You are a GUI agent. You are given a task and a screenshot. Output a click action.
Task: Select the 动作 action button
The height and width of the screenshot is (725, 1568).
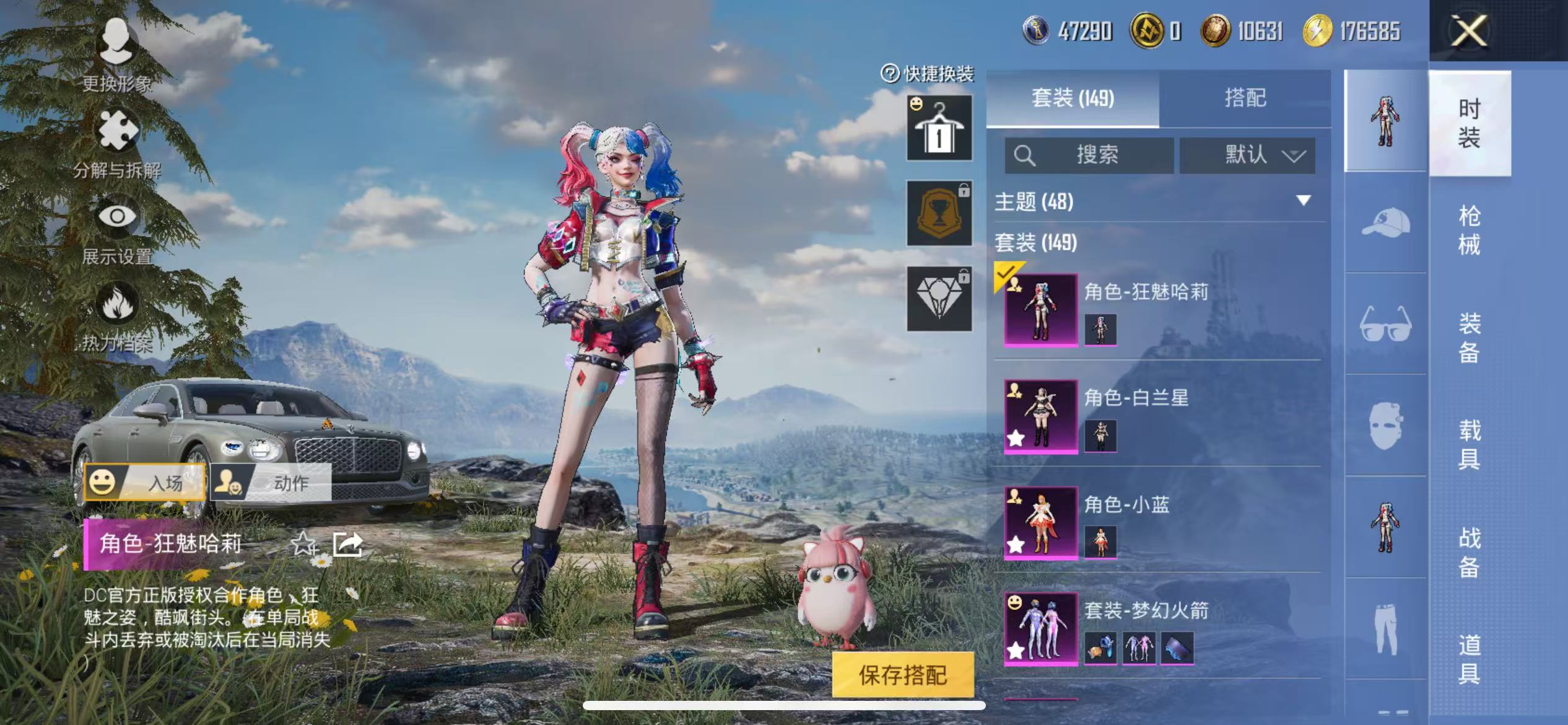tap(271, 482)
